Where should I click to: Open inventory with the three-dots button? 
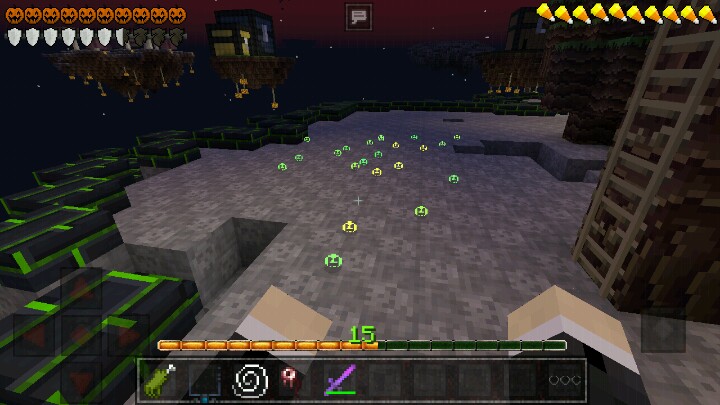(564, 381)
